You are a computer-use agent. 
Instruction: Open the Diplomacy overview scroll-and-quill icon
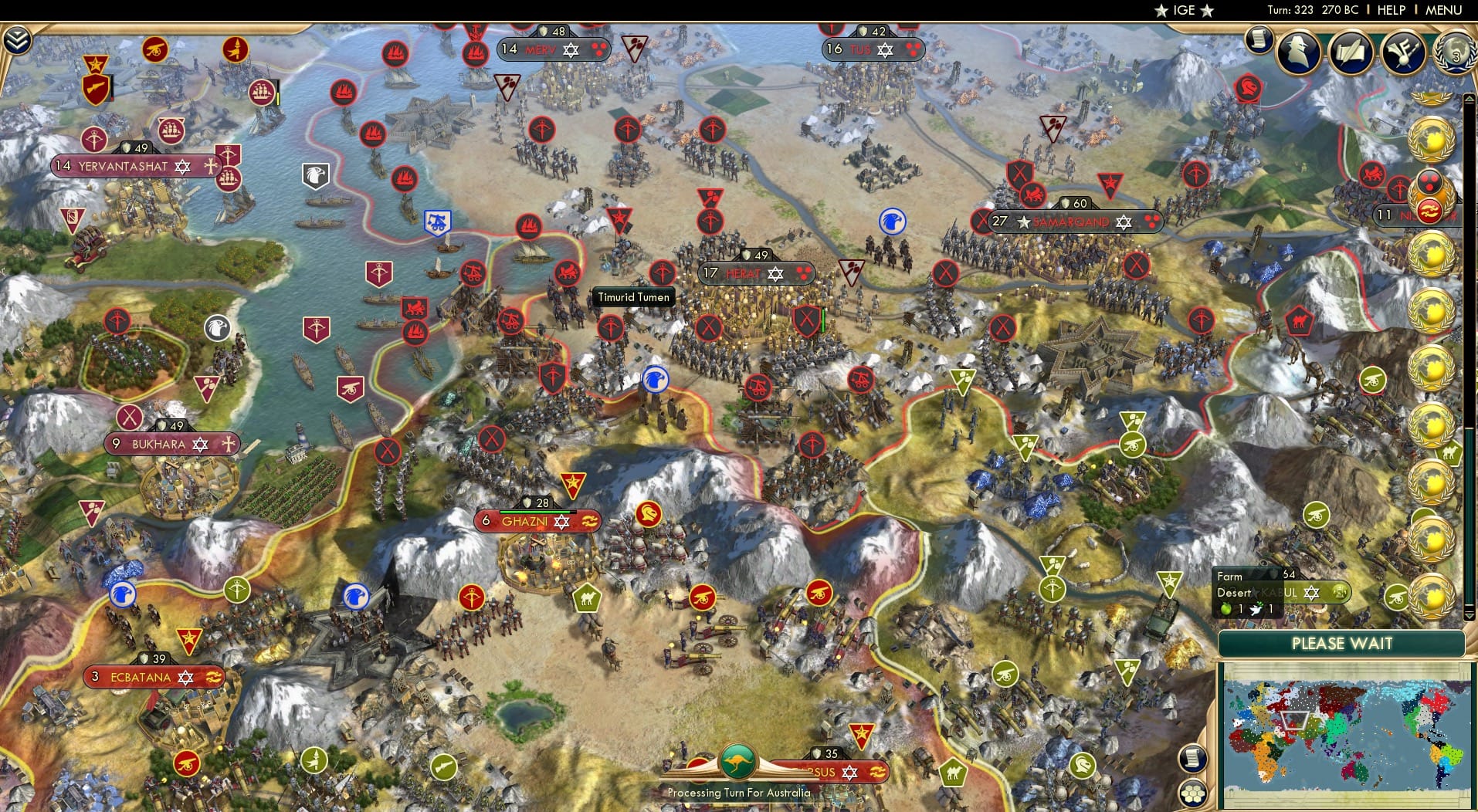[1351, 54]
